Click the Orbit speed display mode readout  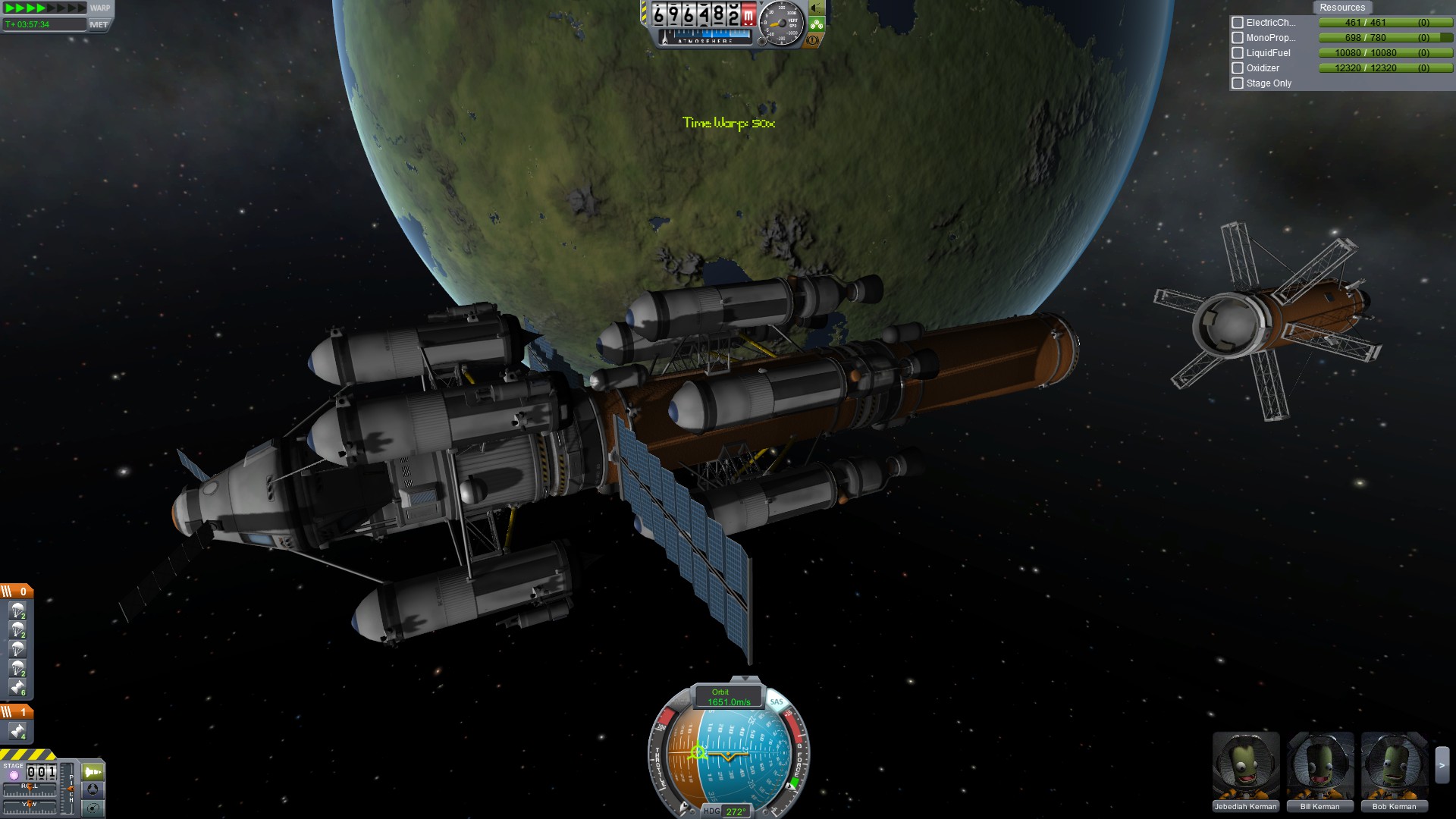728,697
